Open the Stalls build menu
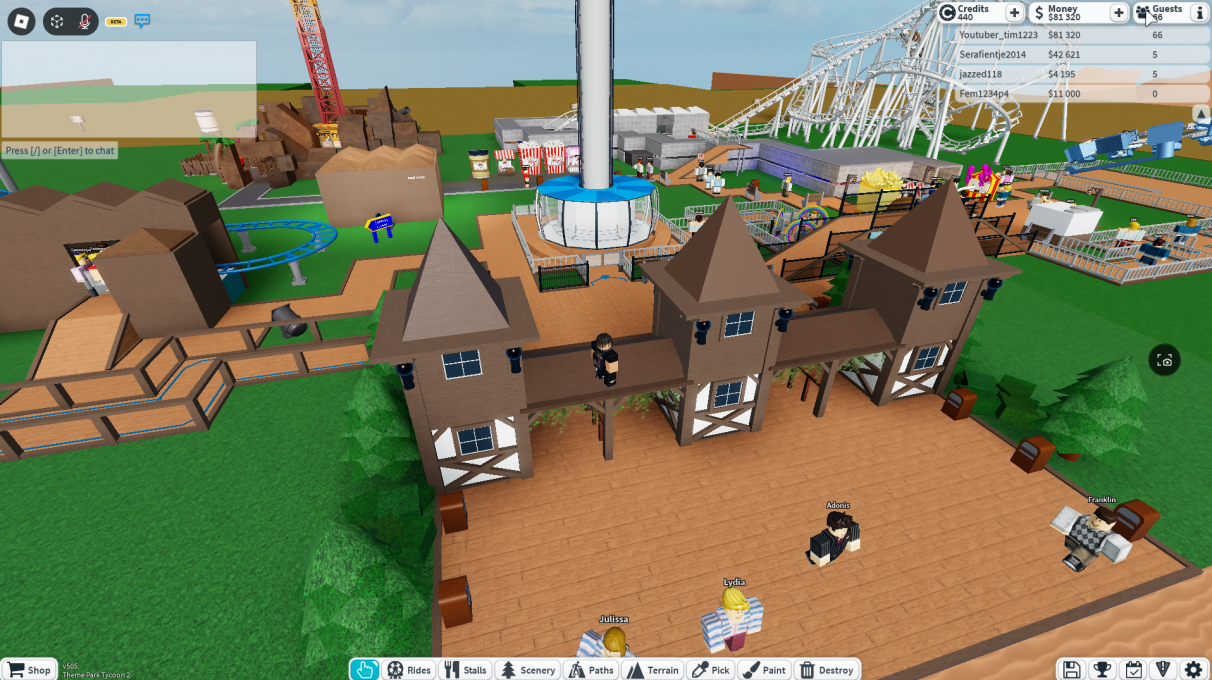 (465, 670)
